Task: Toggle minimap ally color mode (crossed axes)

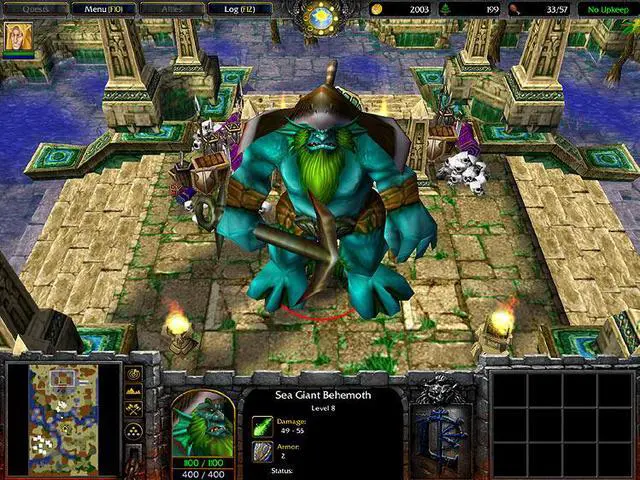Action: pos(133,409)
